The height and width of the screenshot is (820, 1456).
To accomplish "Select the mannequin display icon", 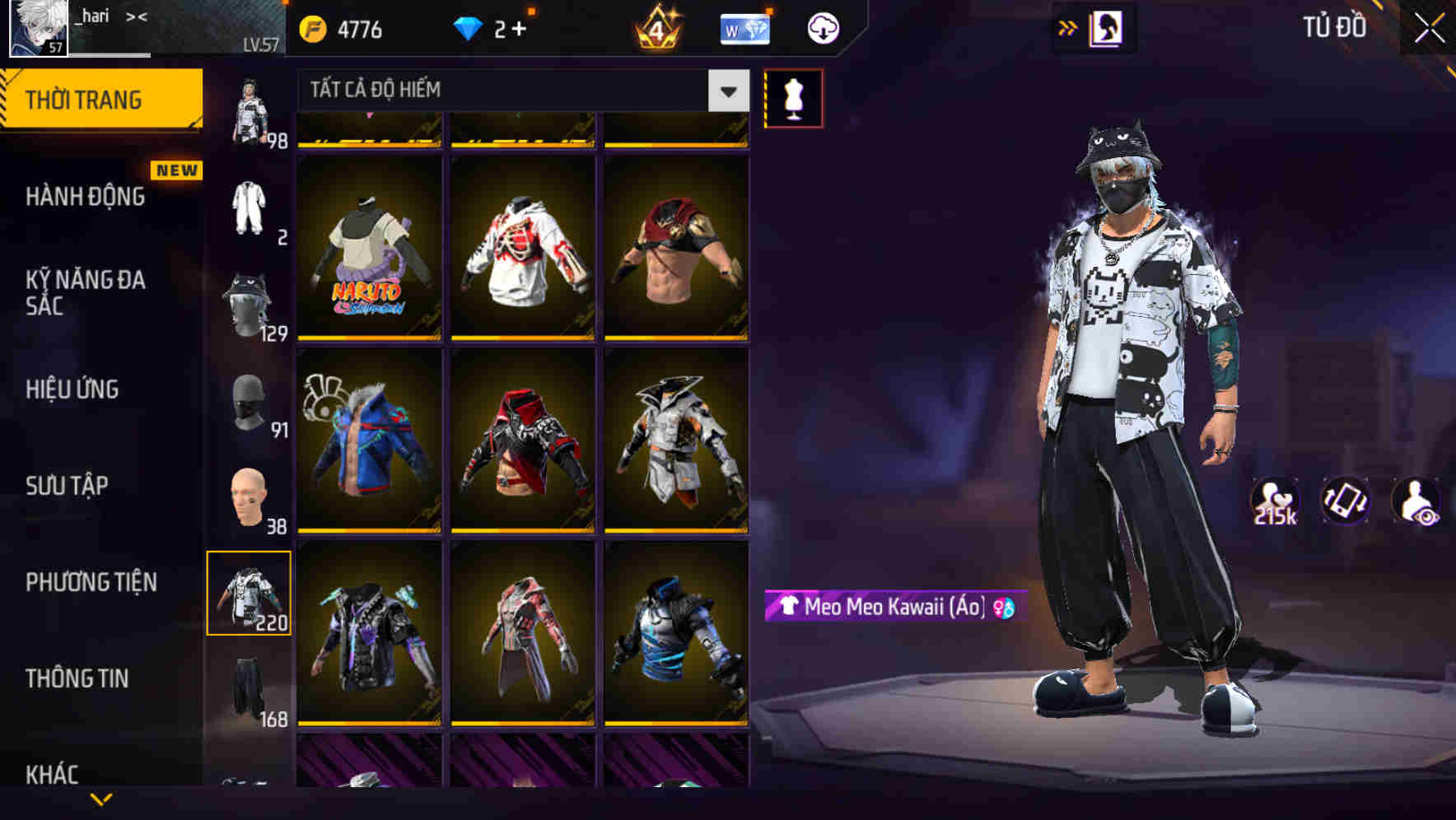I will point(793,97).
